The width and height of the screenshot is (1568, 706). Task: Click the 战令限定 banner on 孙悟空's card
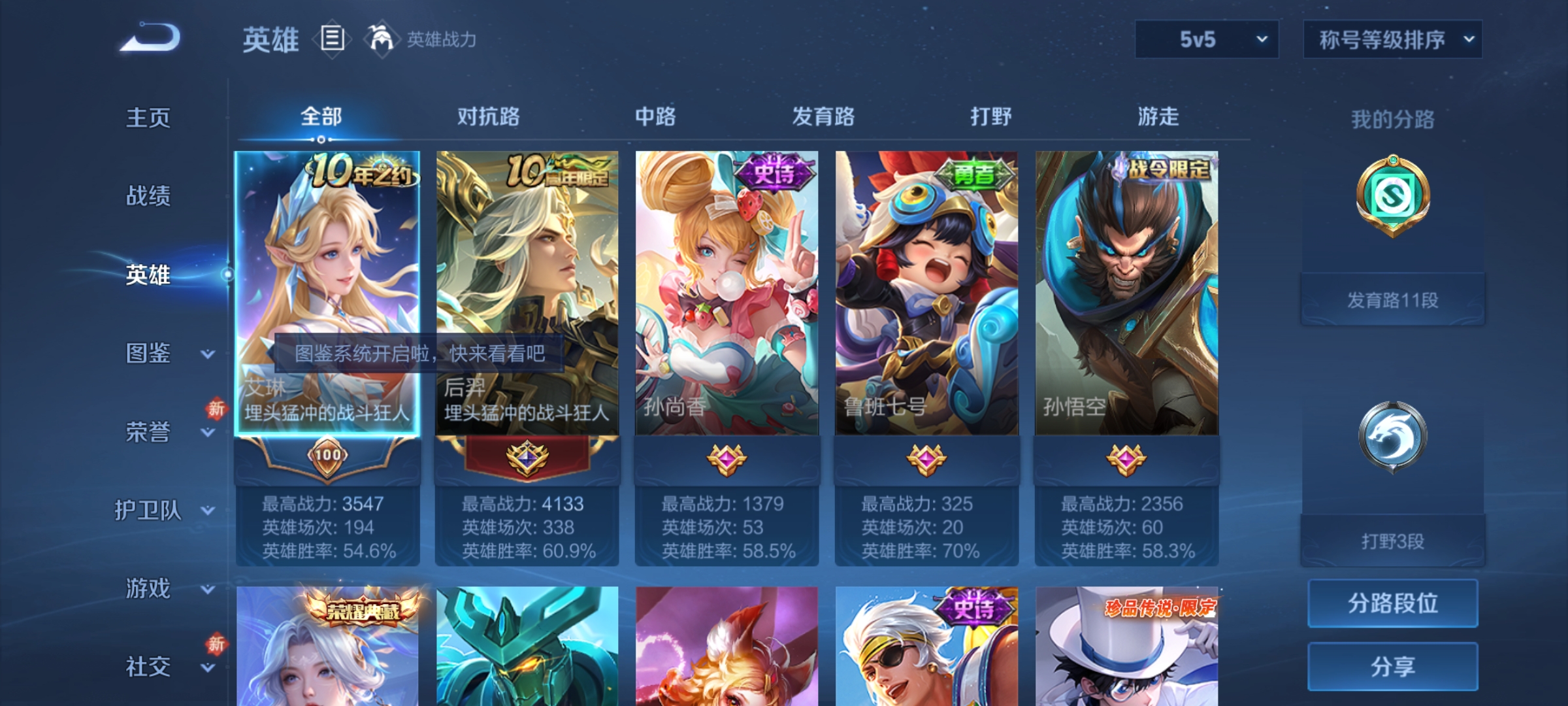(1171, 170)
